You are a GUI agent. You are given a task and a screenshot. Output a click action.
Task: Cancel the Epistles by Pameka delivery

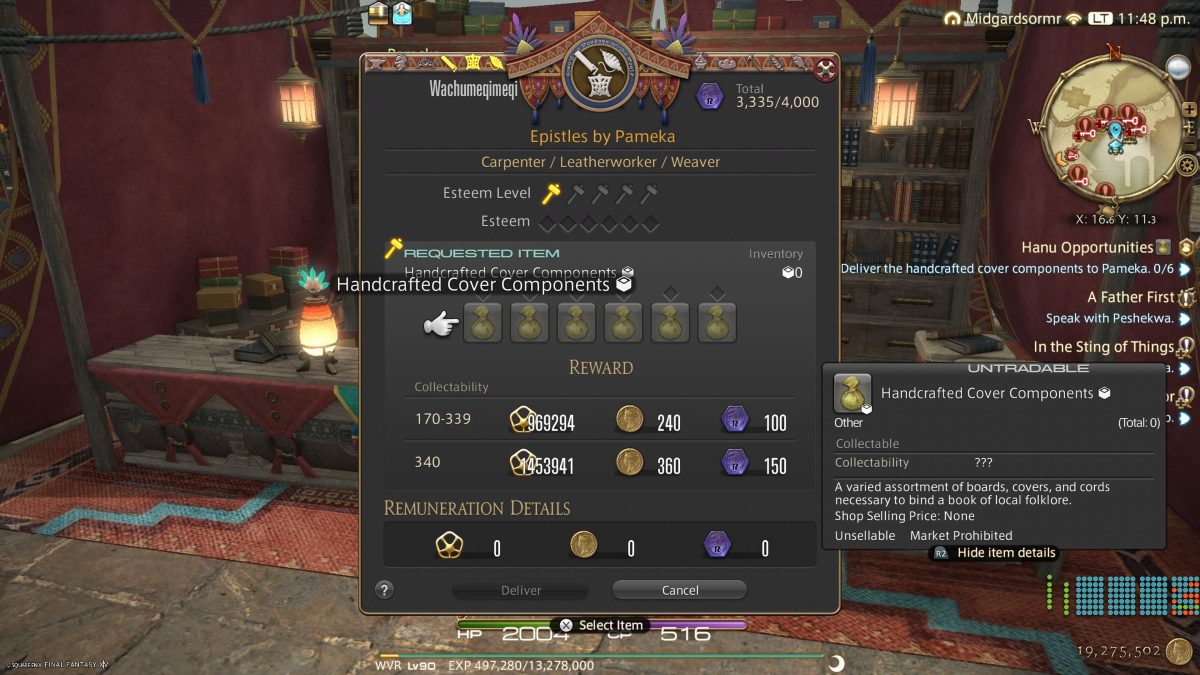(679, 590)
